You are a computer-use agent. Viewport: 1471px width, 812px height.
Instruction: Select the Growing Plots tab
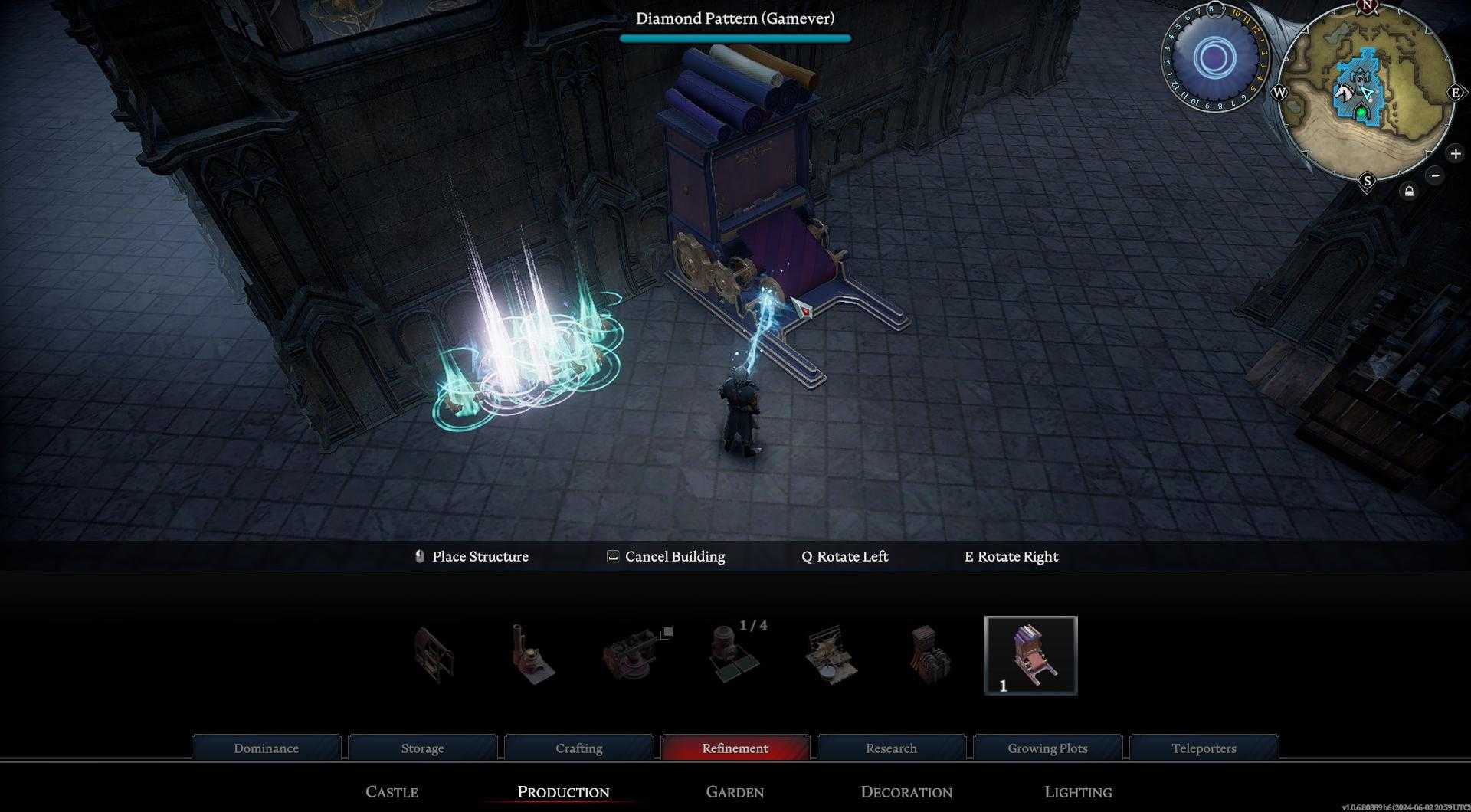(x=1047, y=748)
